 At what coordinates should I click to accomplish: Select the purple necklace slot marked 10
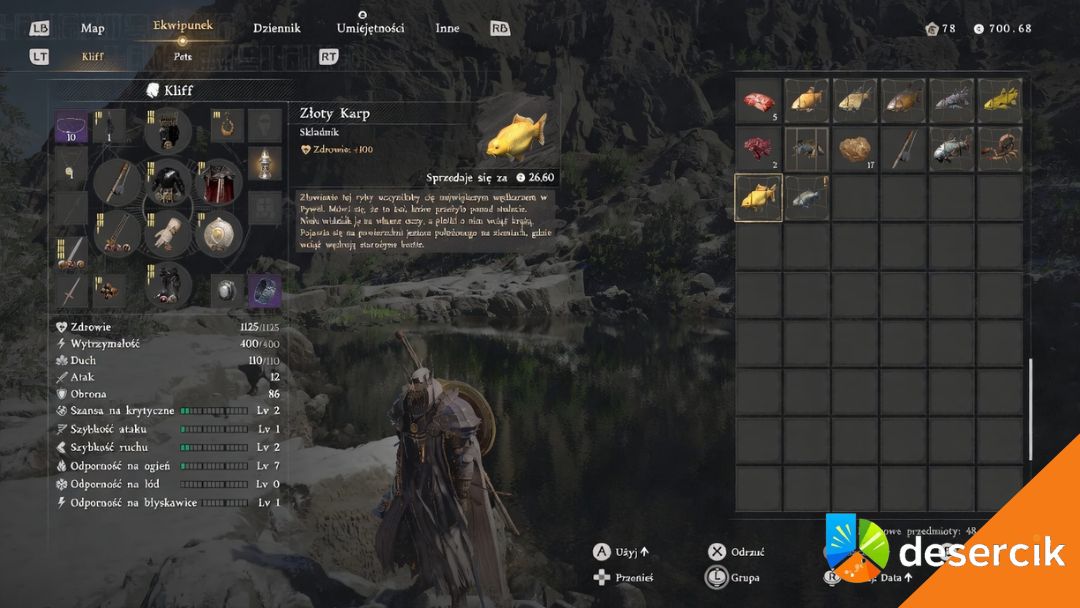[71, 126]
